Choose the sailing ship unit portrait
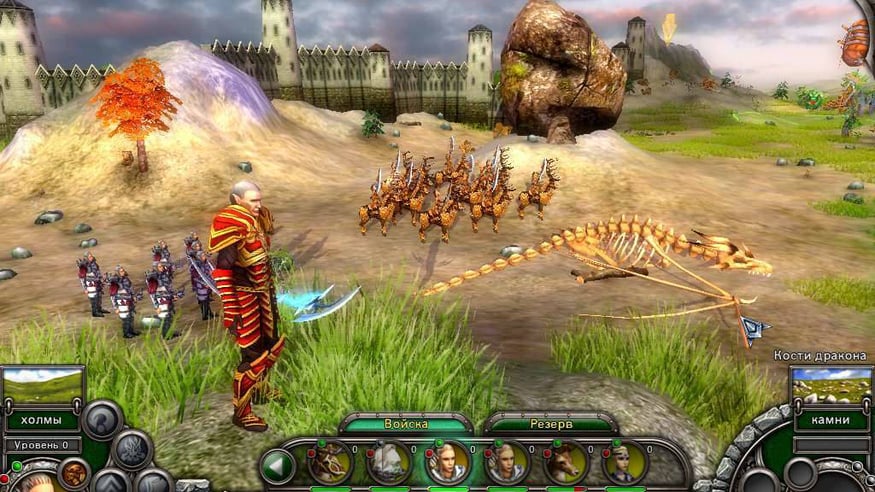This screenshot has height=492, width=875. 389,463
